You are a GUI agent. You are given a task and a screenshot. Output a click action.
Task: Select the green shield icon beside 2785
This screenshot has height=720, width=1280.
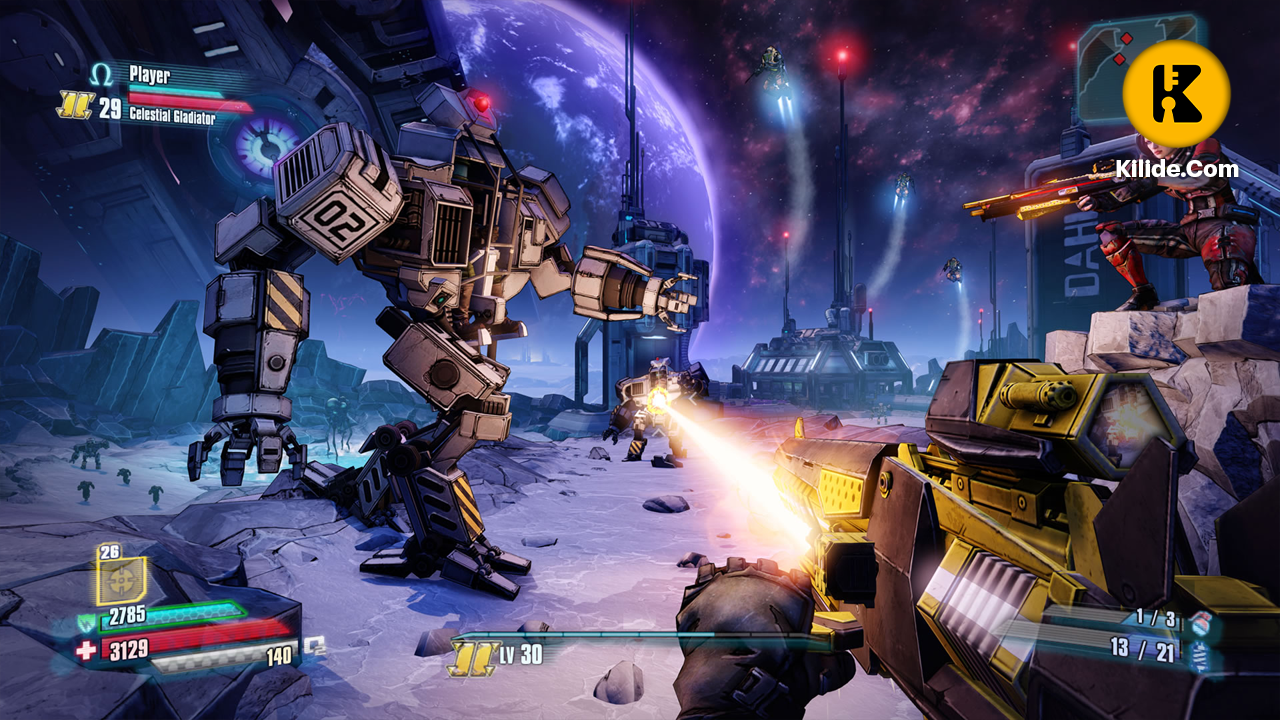[x=87, y=621]
